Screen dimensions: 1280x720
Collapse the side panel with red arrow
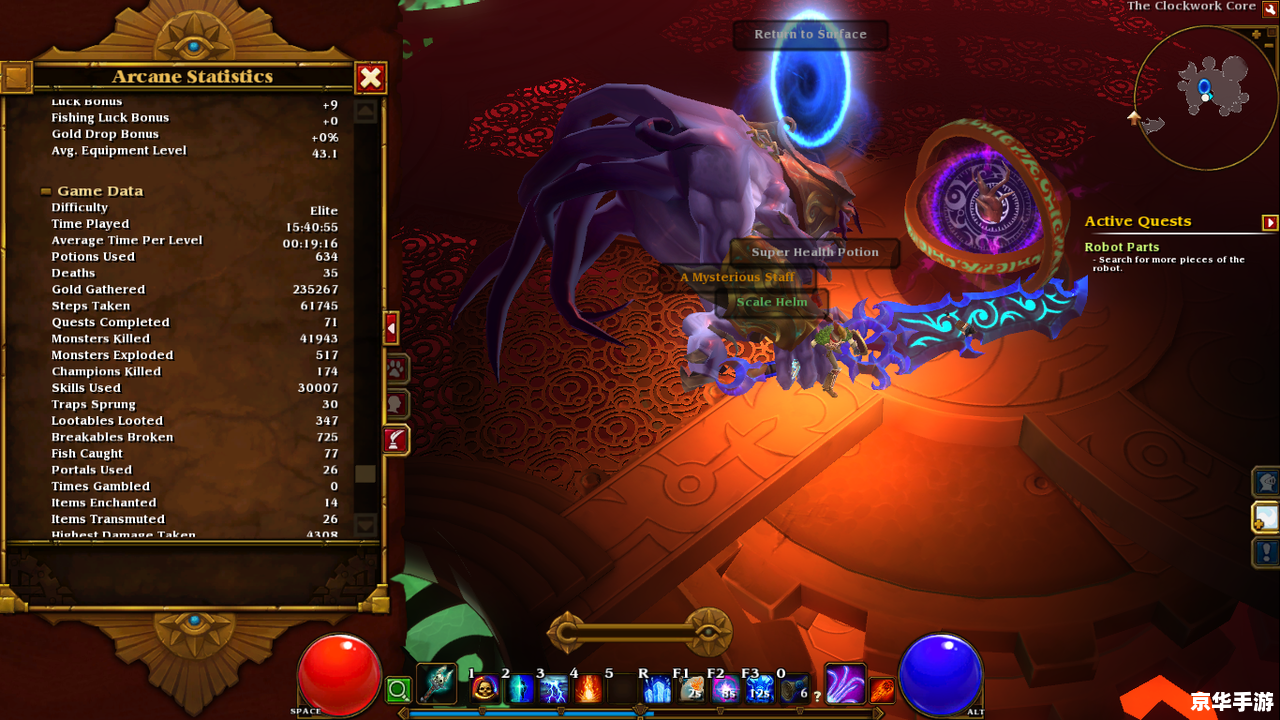[x=391, y=328]
